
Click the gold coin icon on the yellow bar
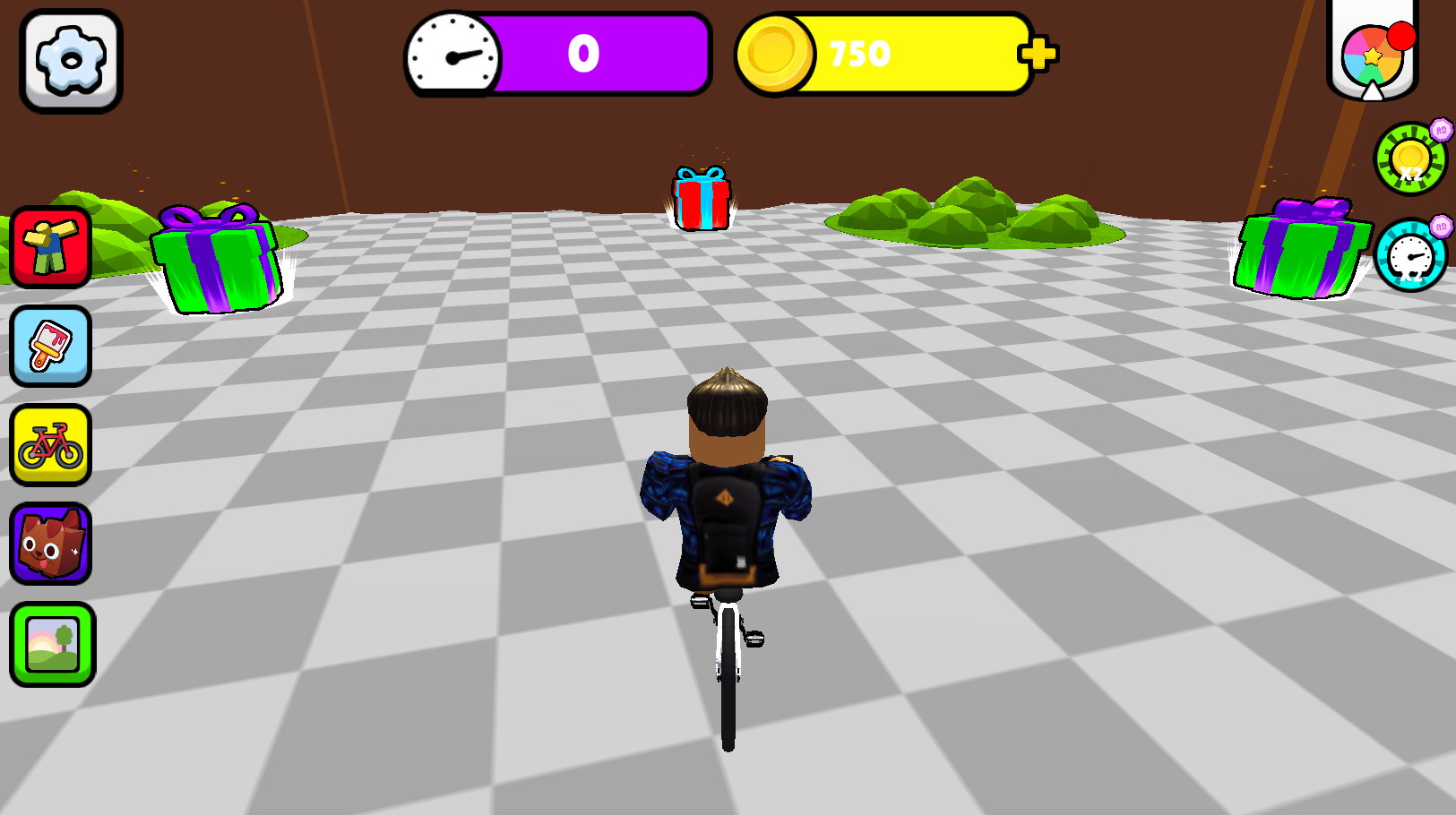point(778,54)
